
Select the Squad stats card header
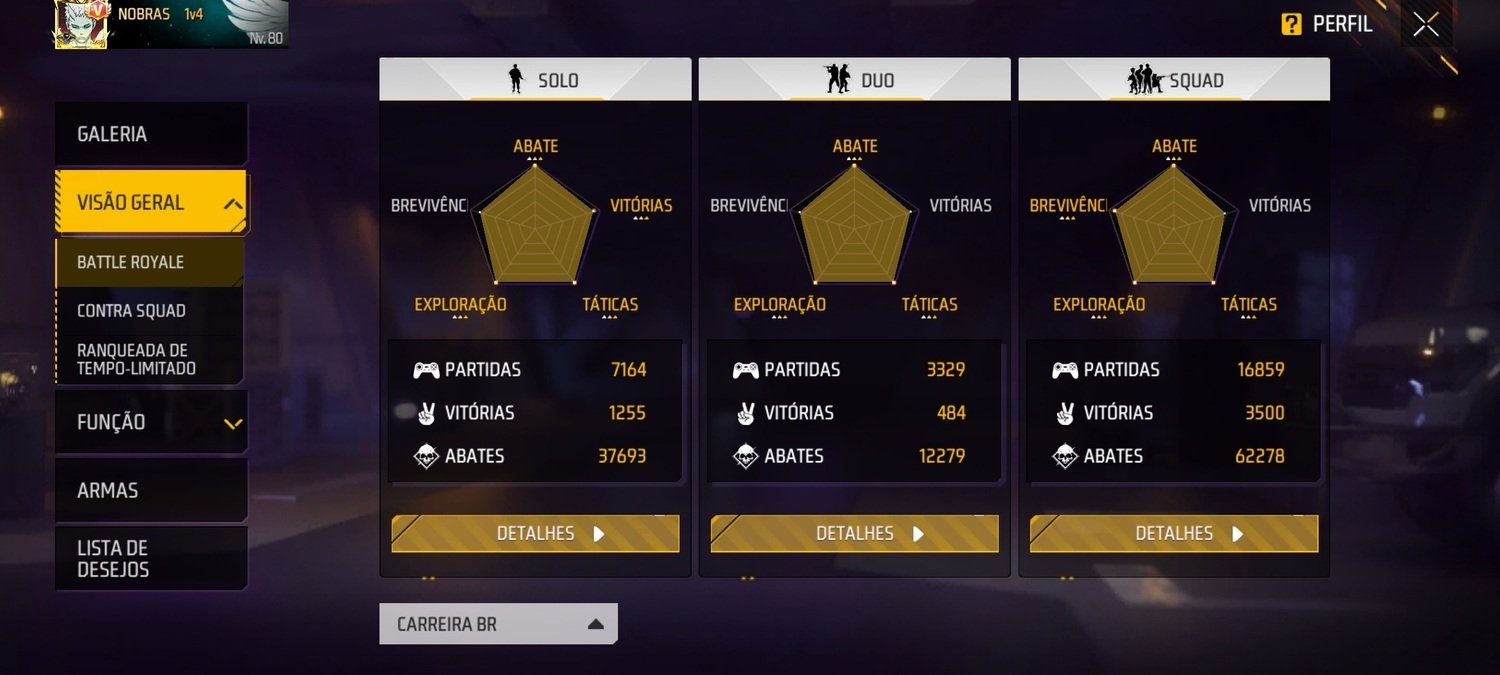pyautogui.click(x=1174, y=80)
